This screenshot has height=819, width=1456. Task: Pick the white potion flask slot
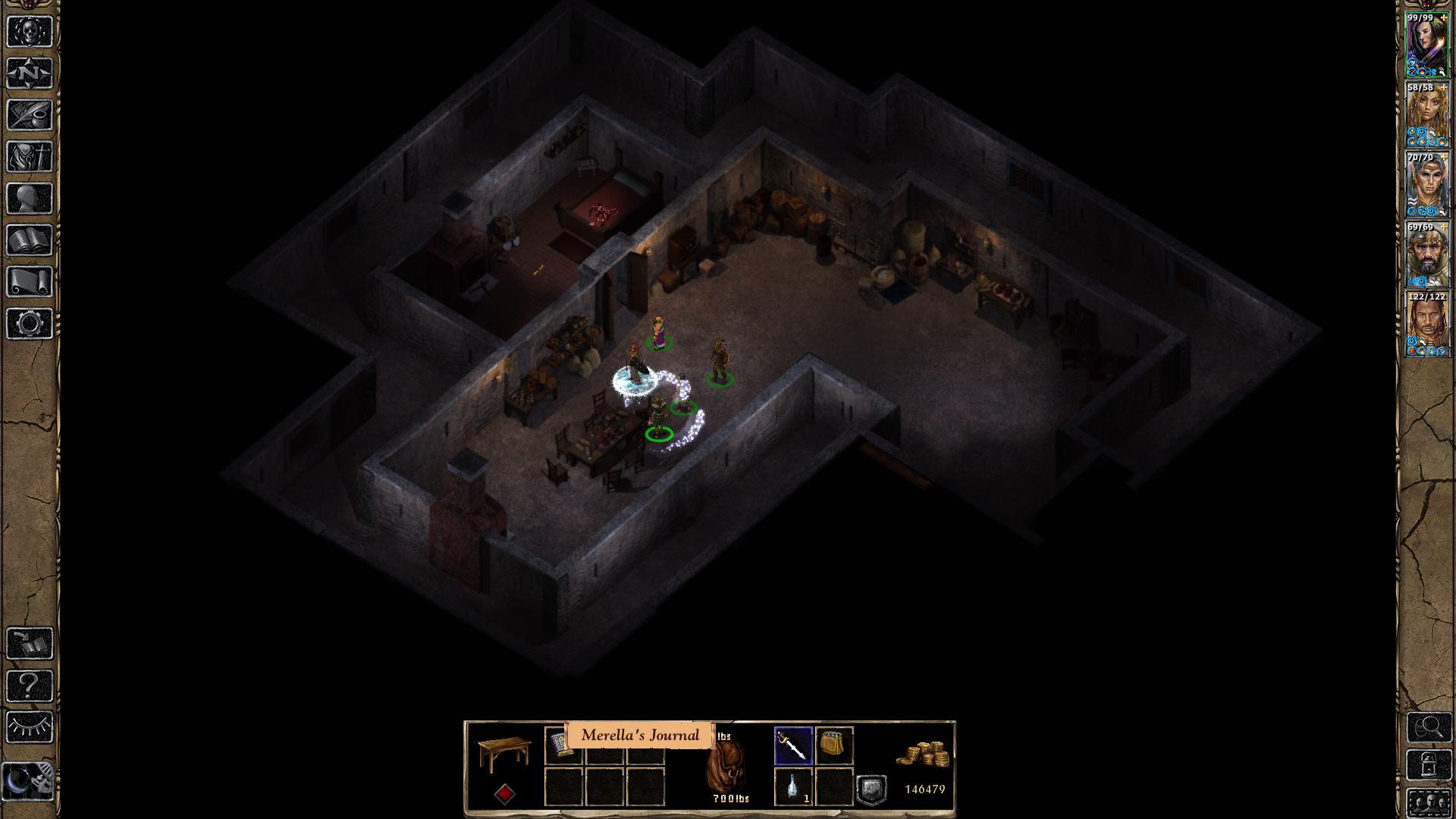pos(793,786)
